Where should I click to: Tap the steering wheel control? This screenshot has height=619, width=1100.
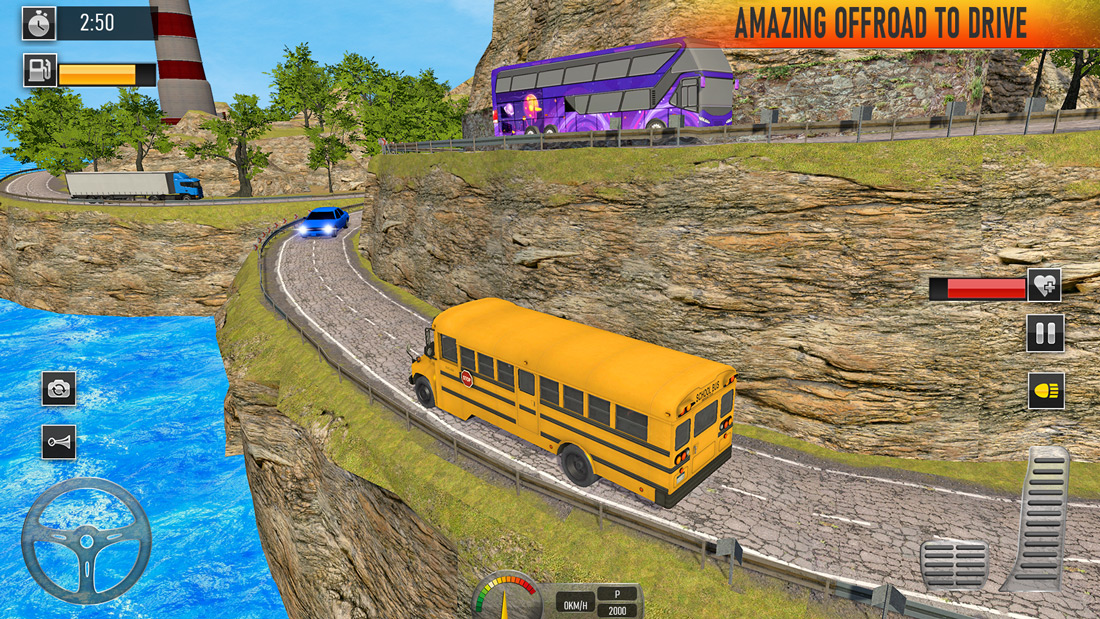click(86, 541)
